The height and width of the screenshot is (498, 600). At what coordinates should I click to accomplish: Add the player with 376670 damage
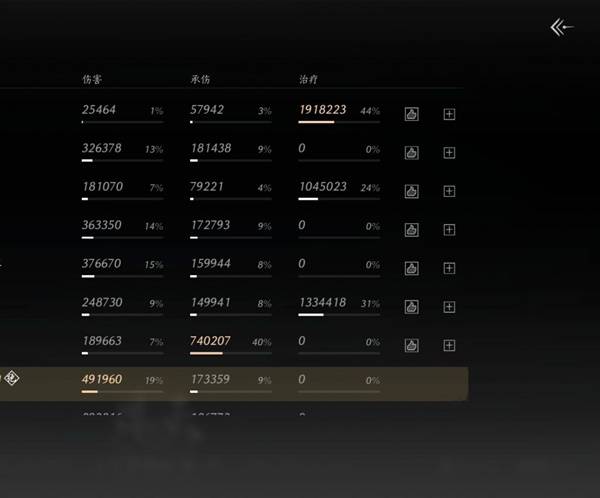pyautogui.click(x=449, y=268)
